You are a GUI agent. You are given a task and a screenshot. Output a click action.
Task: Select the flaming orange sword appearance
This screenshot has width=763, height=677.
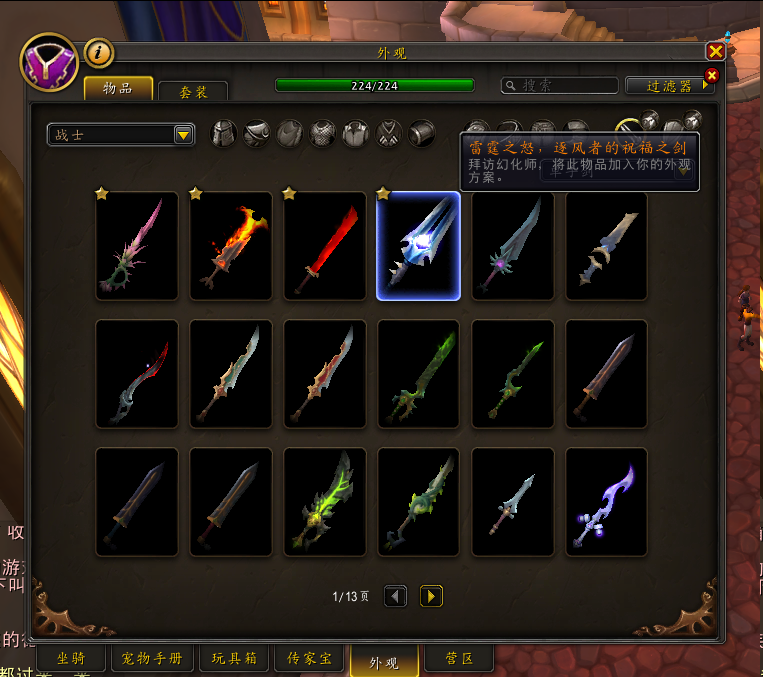(231, 246)
